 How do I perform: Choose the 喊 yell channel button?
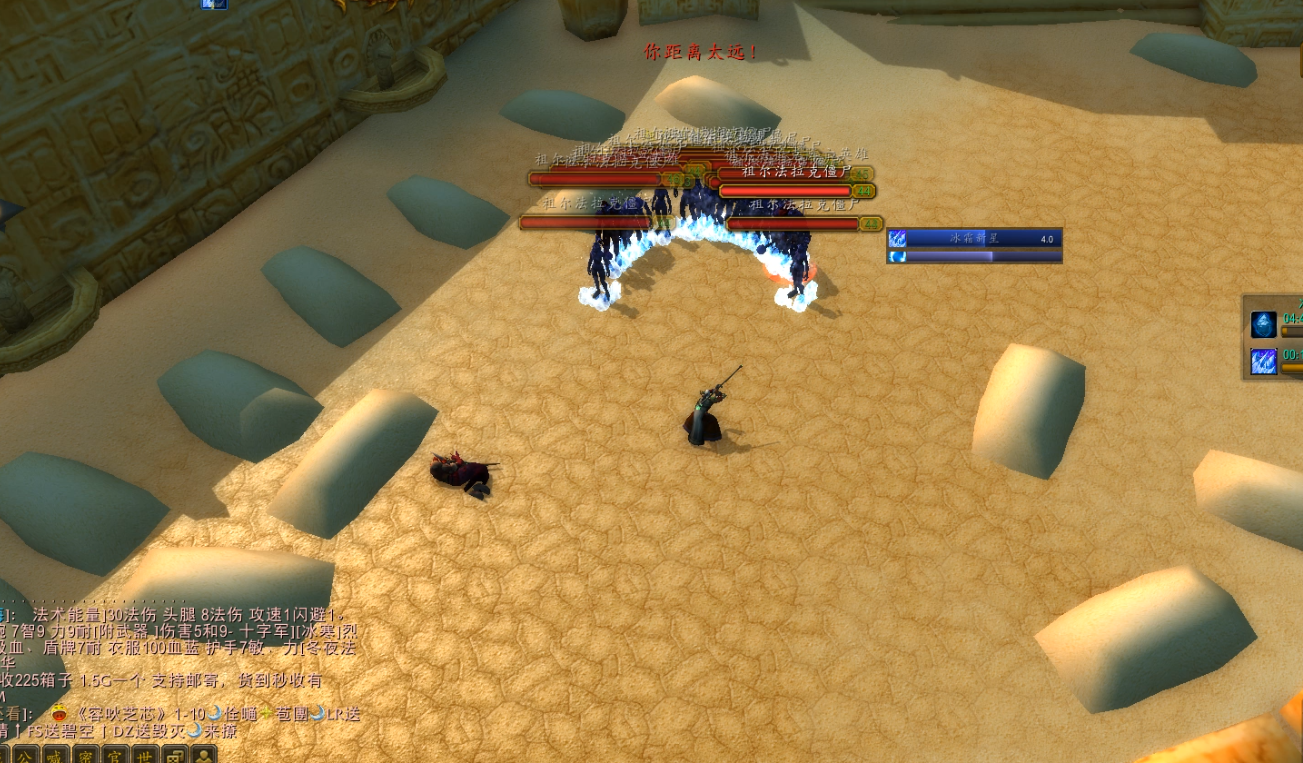(54, 754)
